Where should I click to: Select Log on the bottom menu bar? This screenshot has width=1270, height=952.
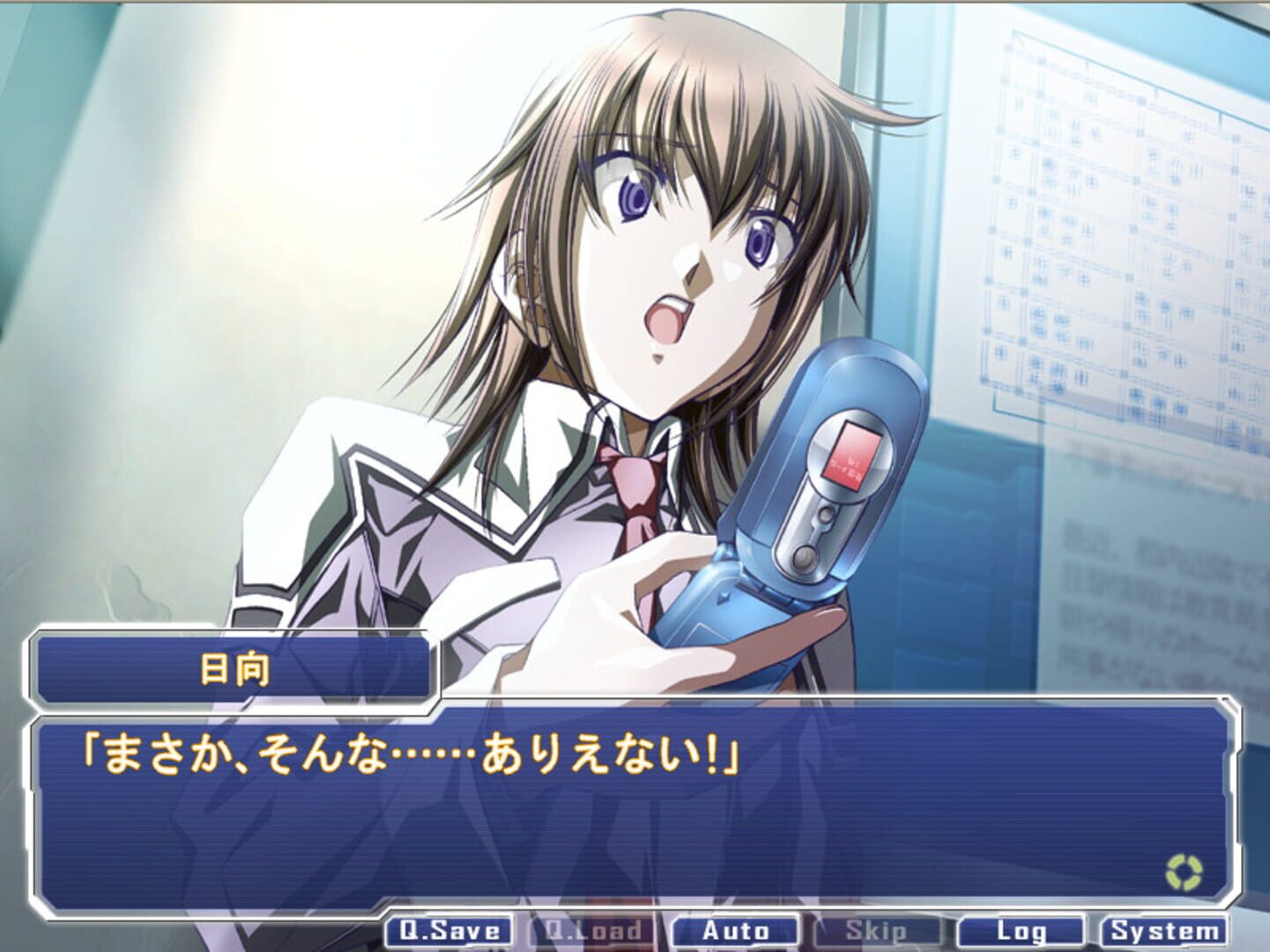[1023, 929]
